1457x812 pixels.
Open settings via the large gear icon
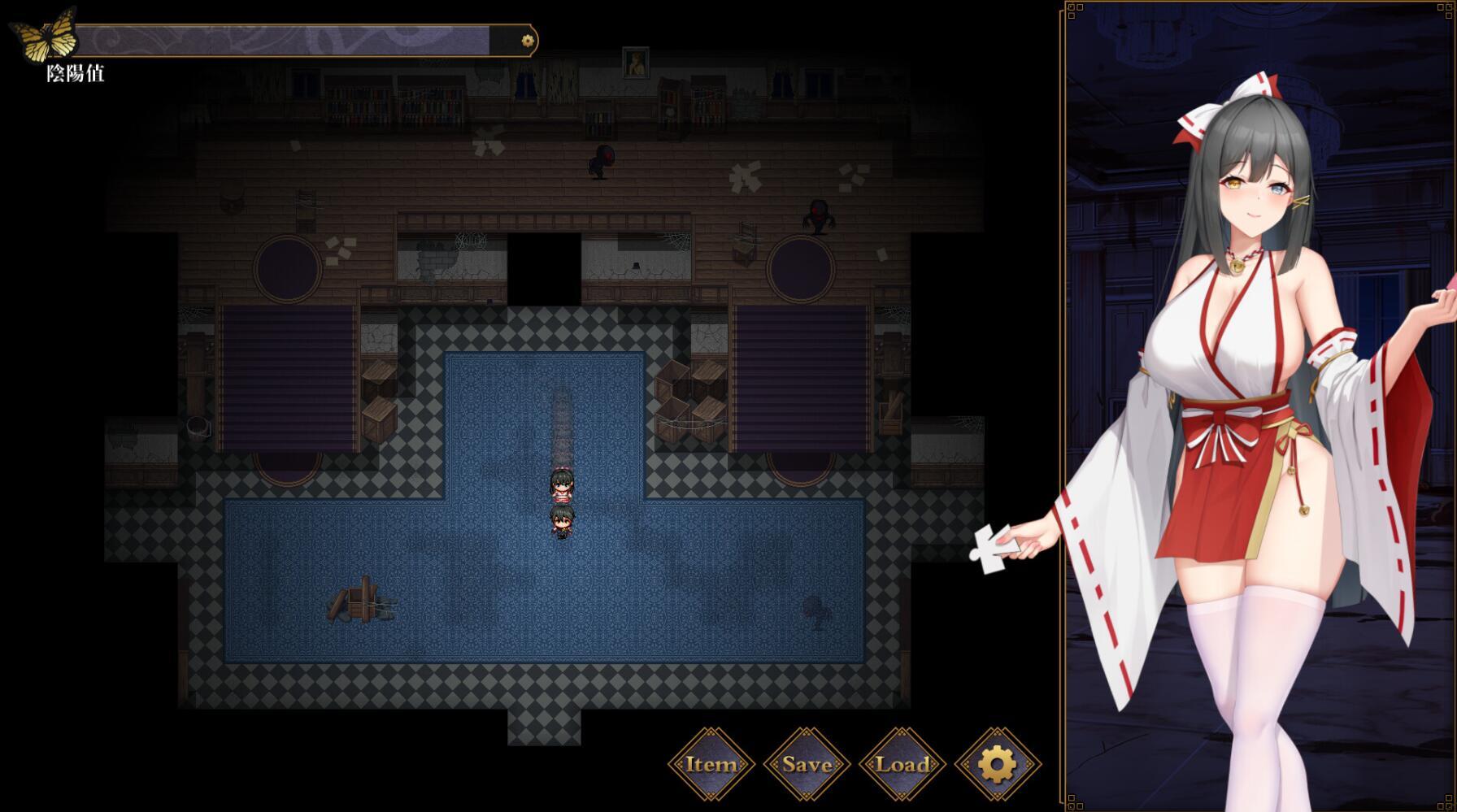[x=998, y=765]
